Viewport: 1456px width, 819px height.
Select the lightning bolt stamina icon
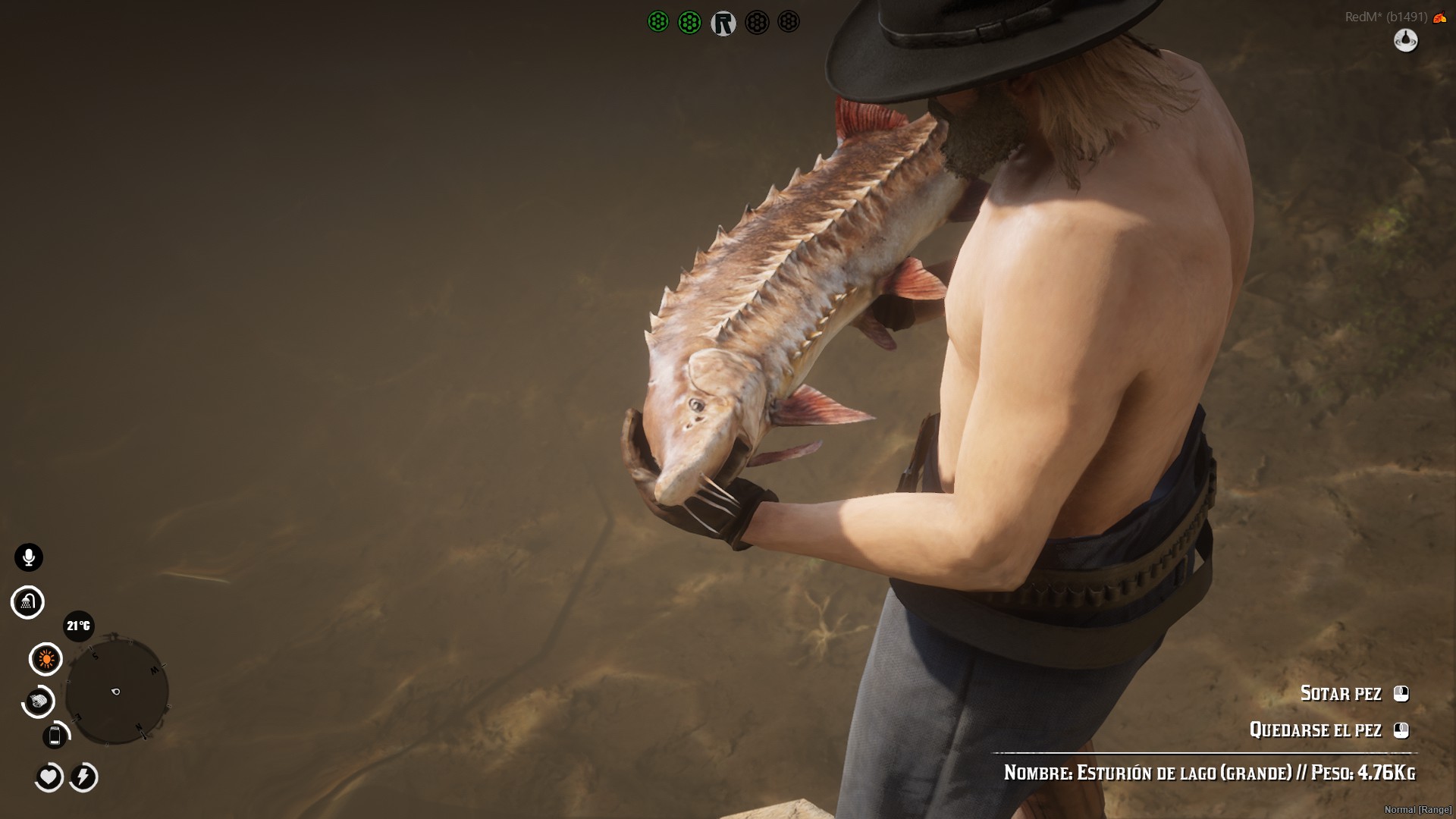[83, 777]
